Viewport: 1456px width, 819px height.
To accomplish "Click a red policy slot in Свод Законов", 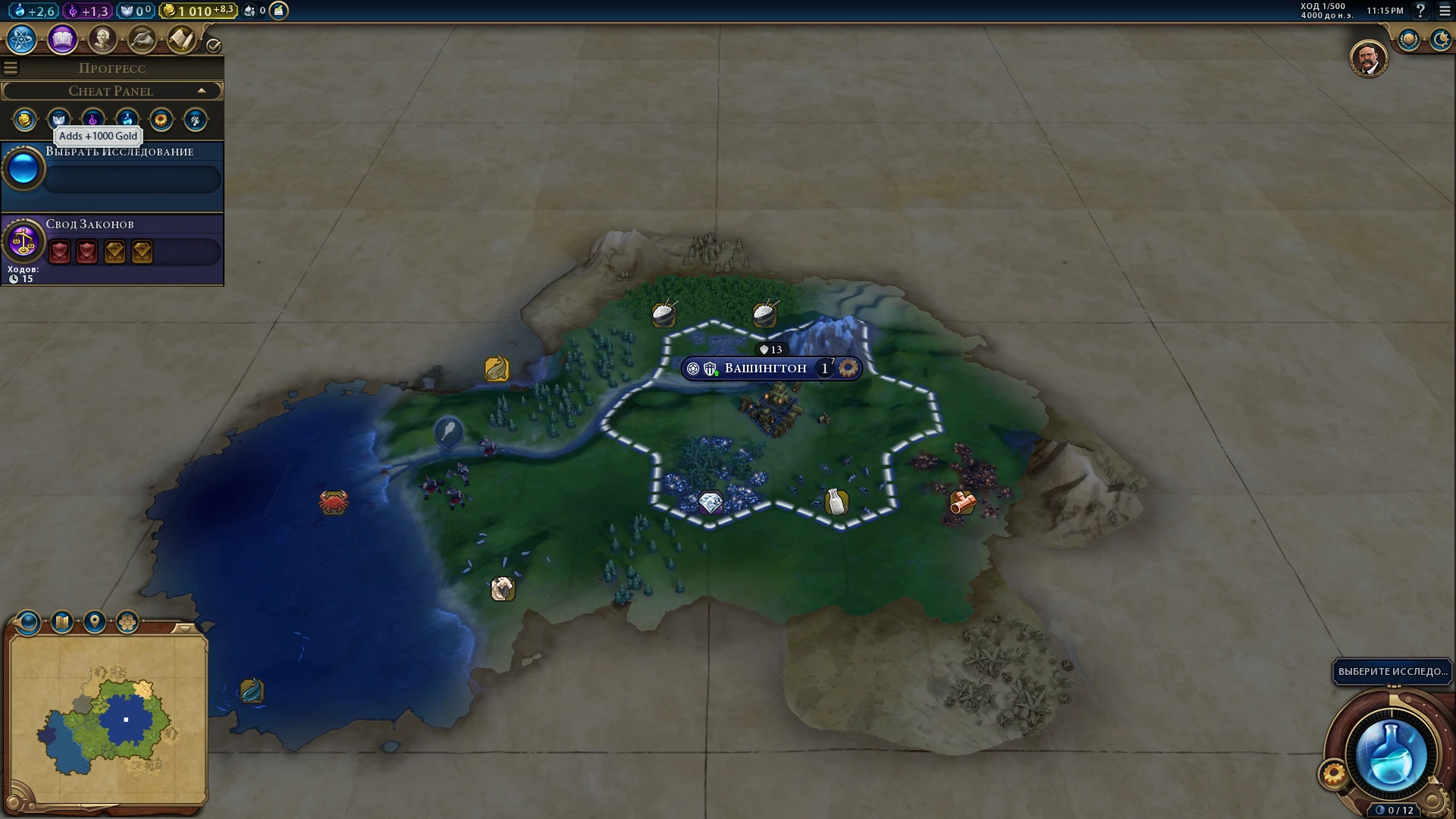I will [x=59, y=252].
